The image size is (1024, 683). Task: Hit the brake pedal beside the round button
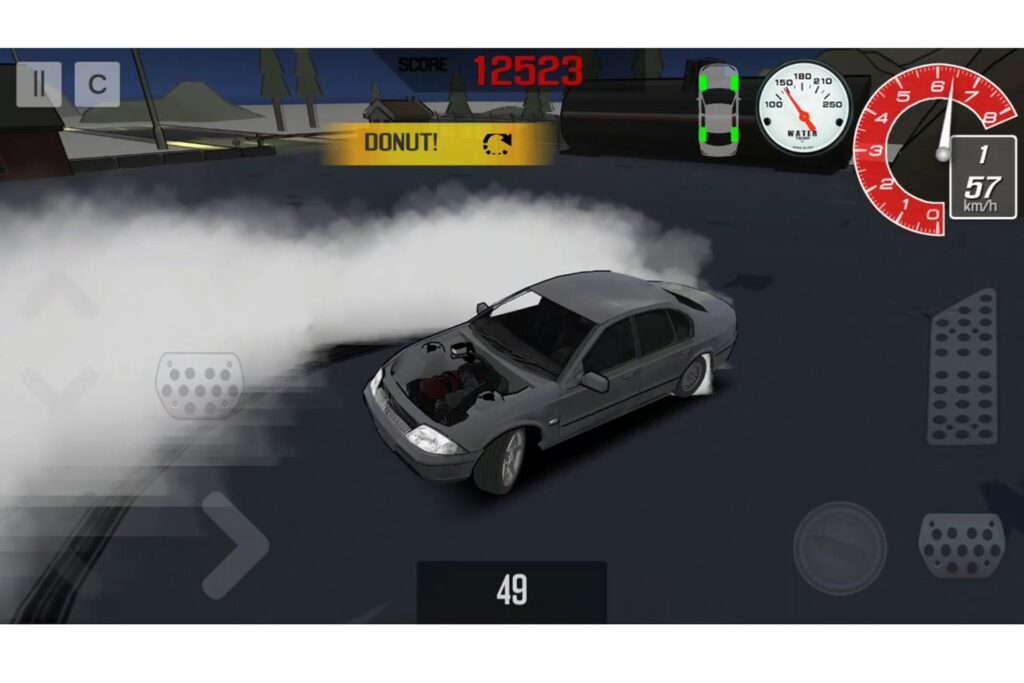tap(960, 545)
